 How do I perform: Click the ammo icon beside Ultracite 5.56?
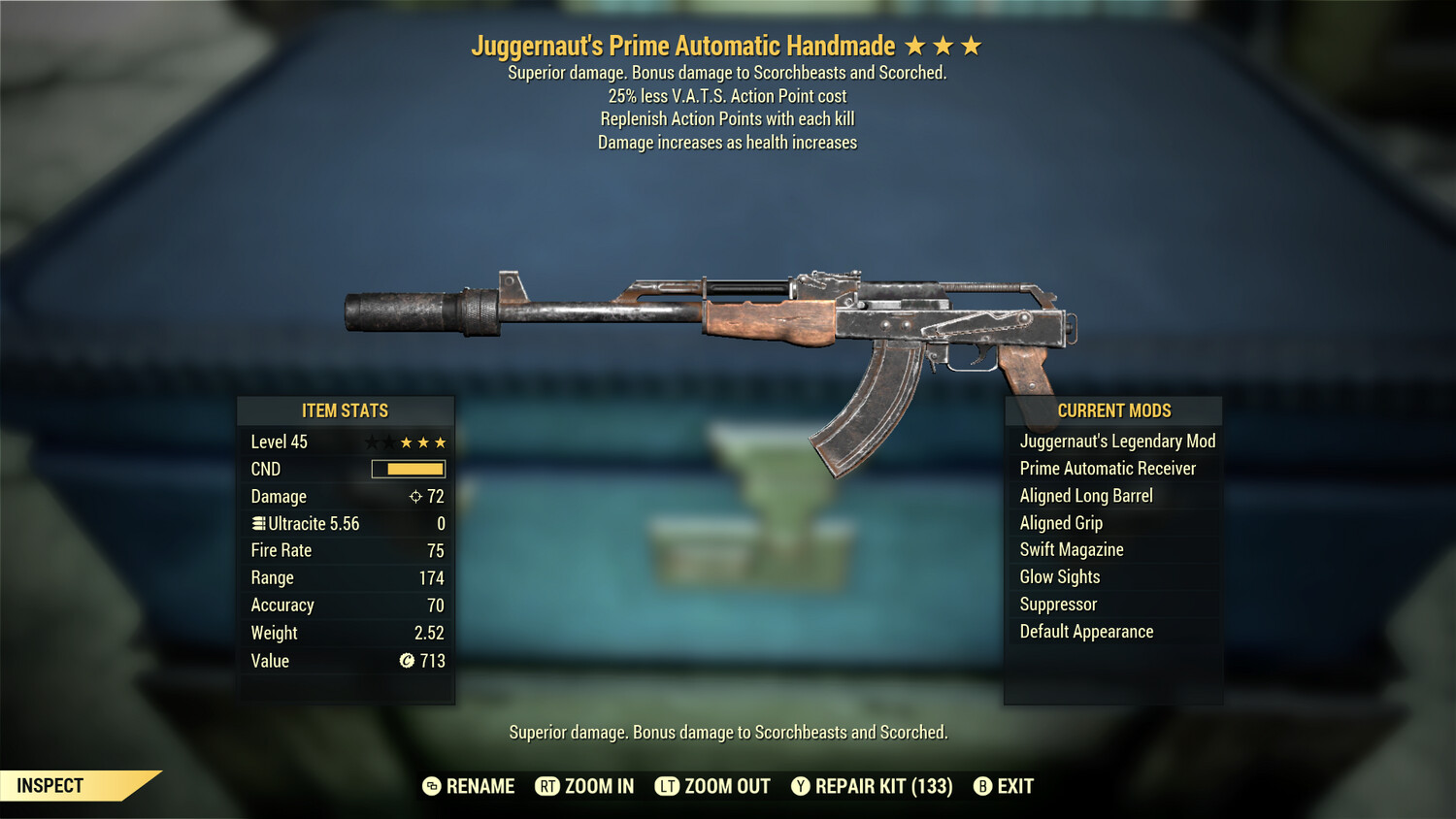pos(257,523)
